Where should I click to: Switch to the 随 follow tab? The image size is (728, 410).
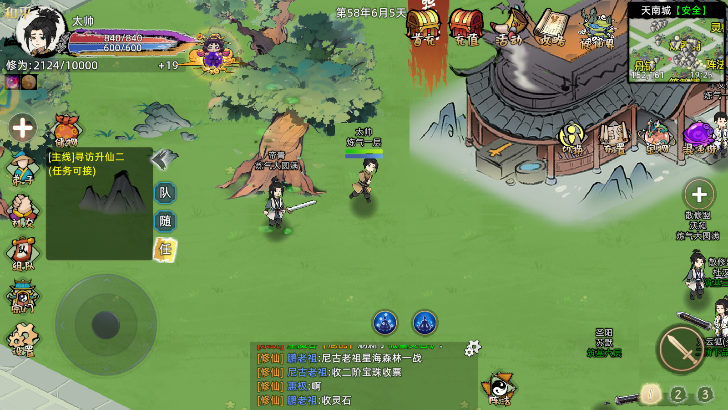point(165,221)
